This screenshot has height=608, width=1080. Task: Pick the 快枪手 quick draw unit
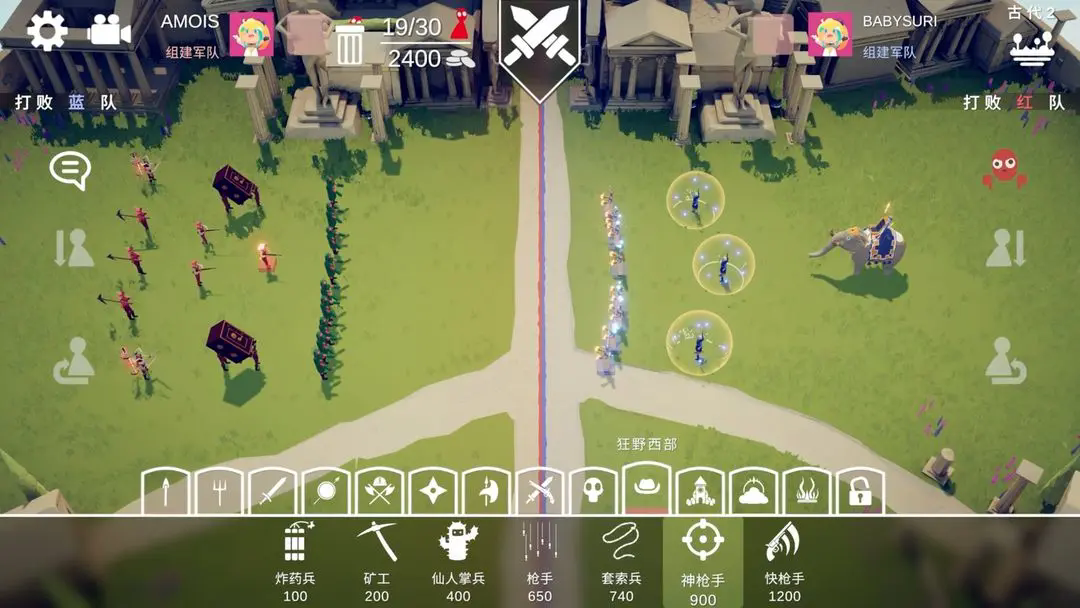pos(784,561)
